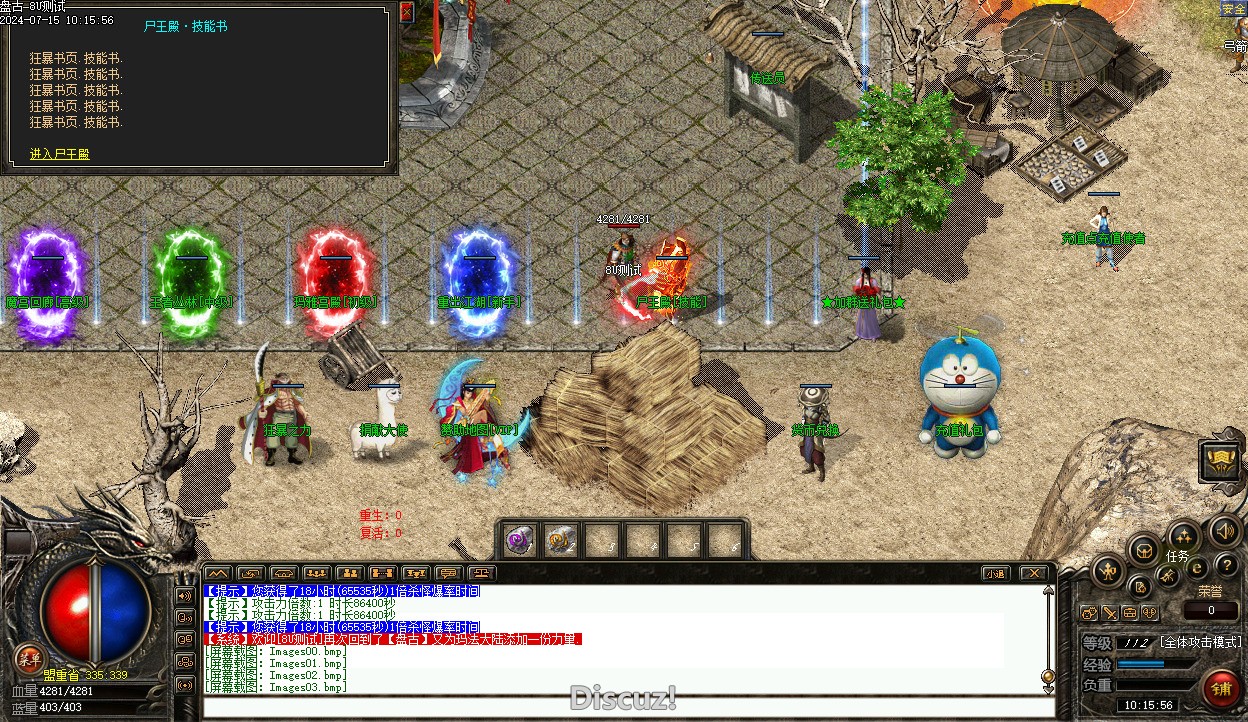Select the mountain-shaped chat channel button
This screenshot has width=1248, height=722.
click(x=217, y=573)
